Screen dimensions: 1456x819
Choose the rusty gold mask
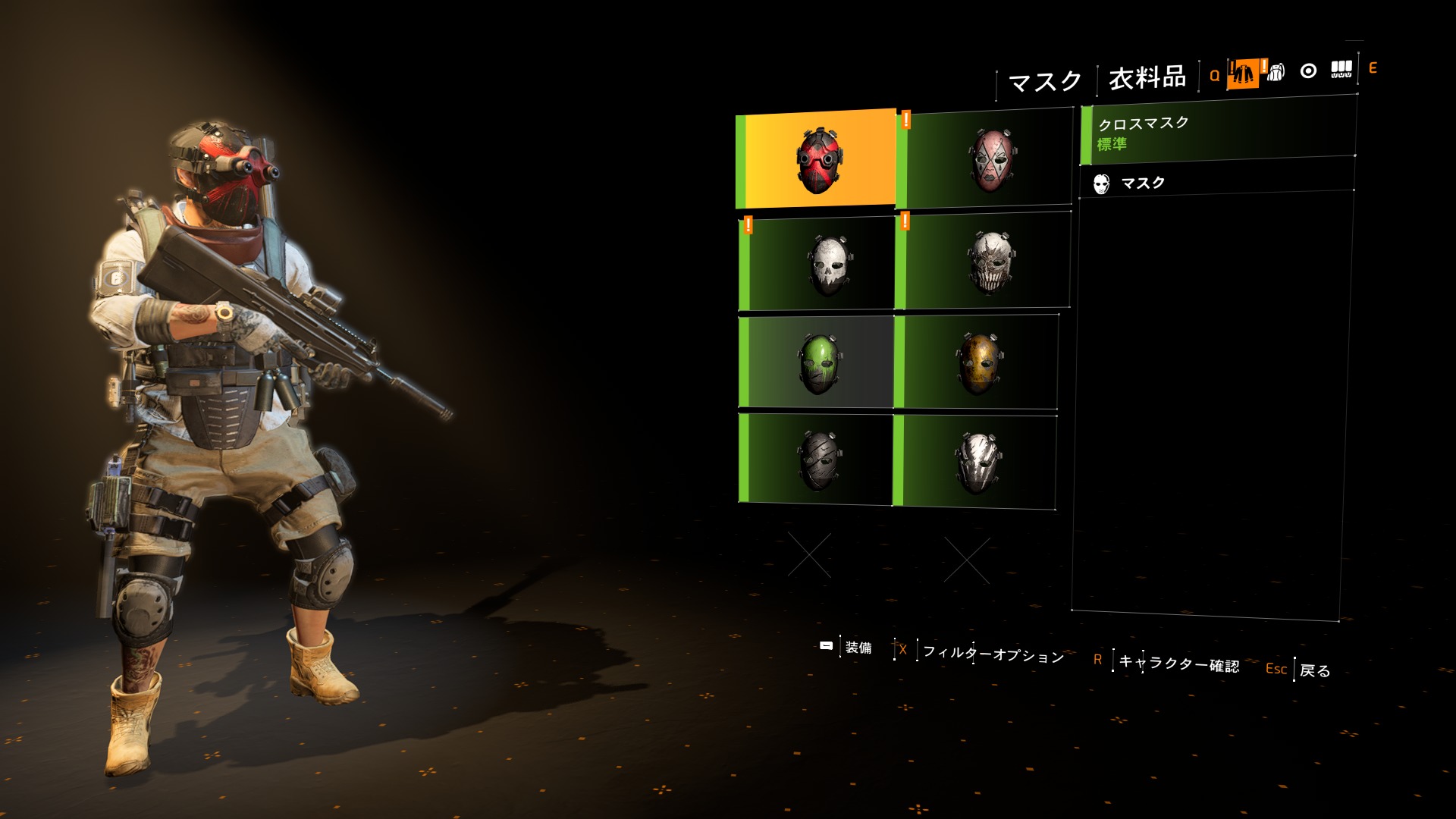tap(978, 362)
